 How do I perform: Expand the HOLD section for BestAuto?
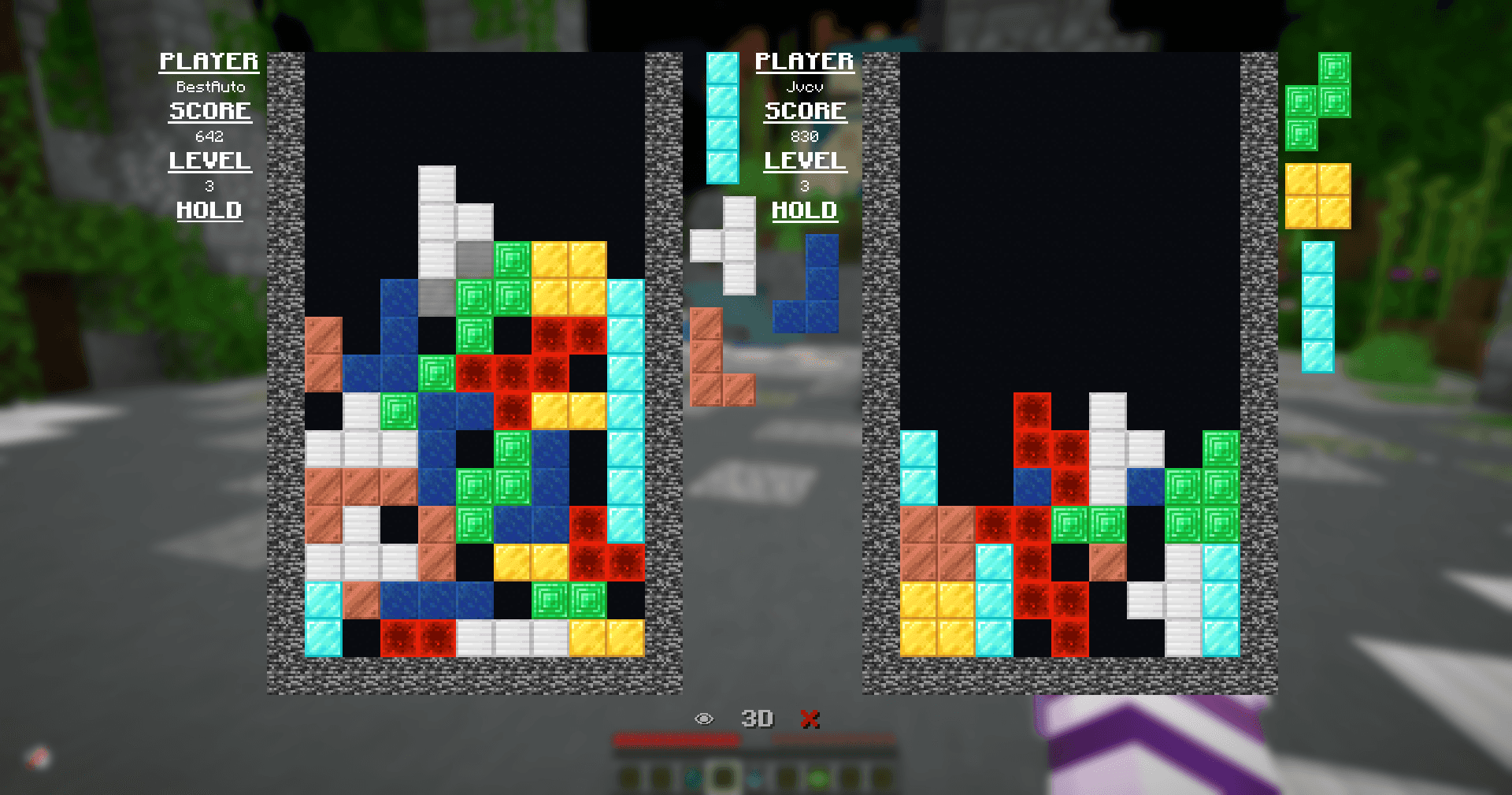[209, 210]
